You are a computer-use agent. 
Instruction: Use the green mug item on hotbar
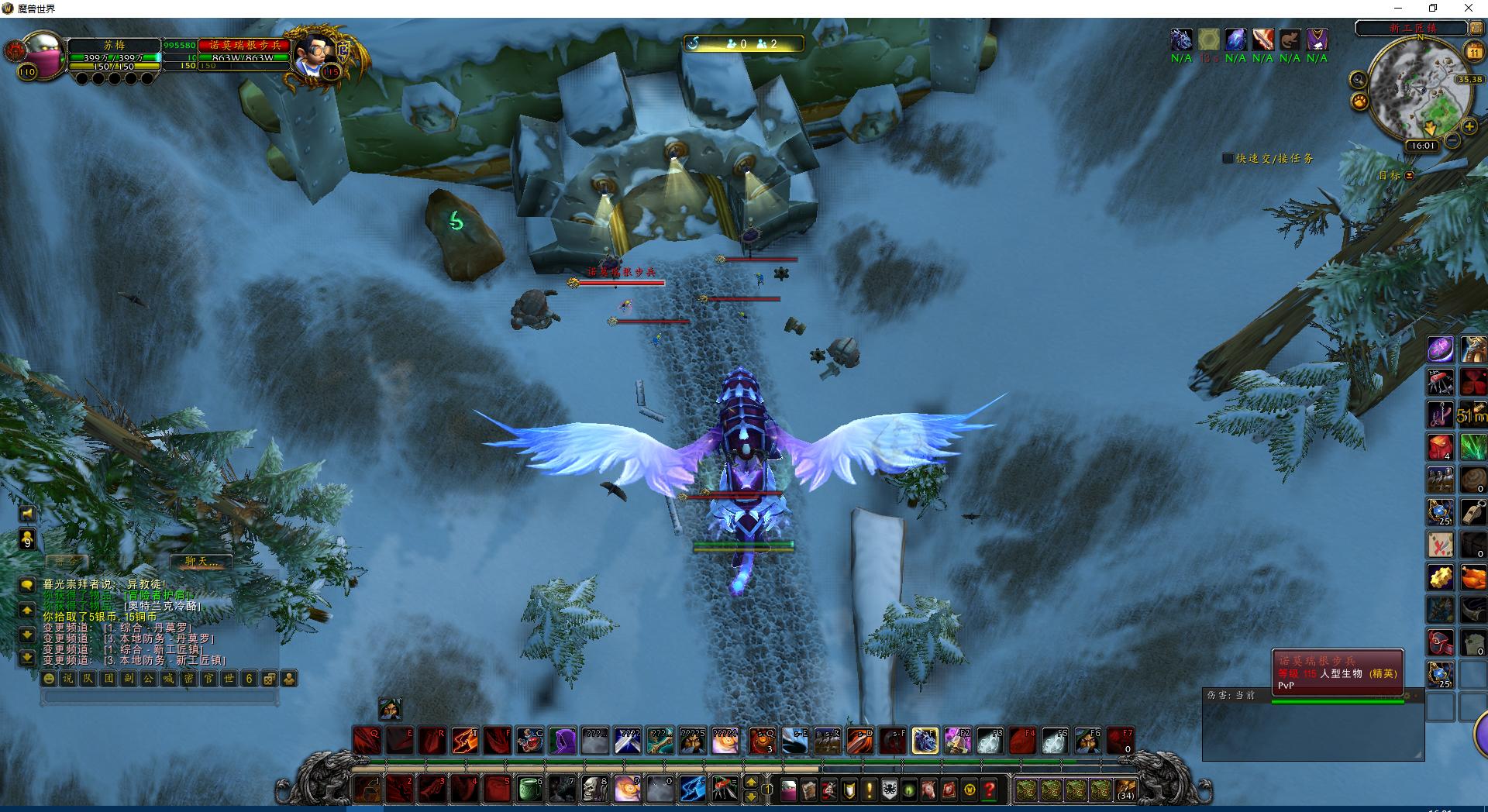pos(529,790)
